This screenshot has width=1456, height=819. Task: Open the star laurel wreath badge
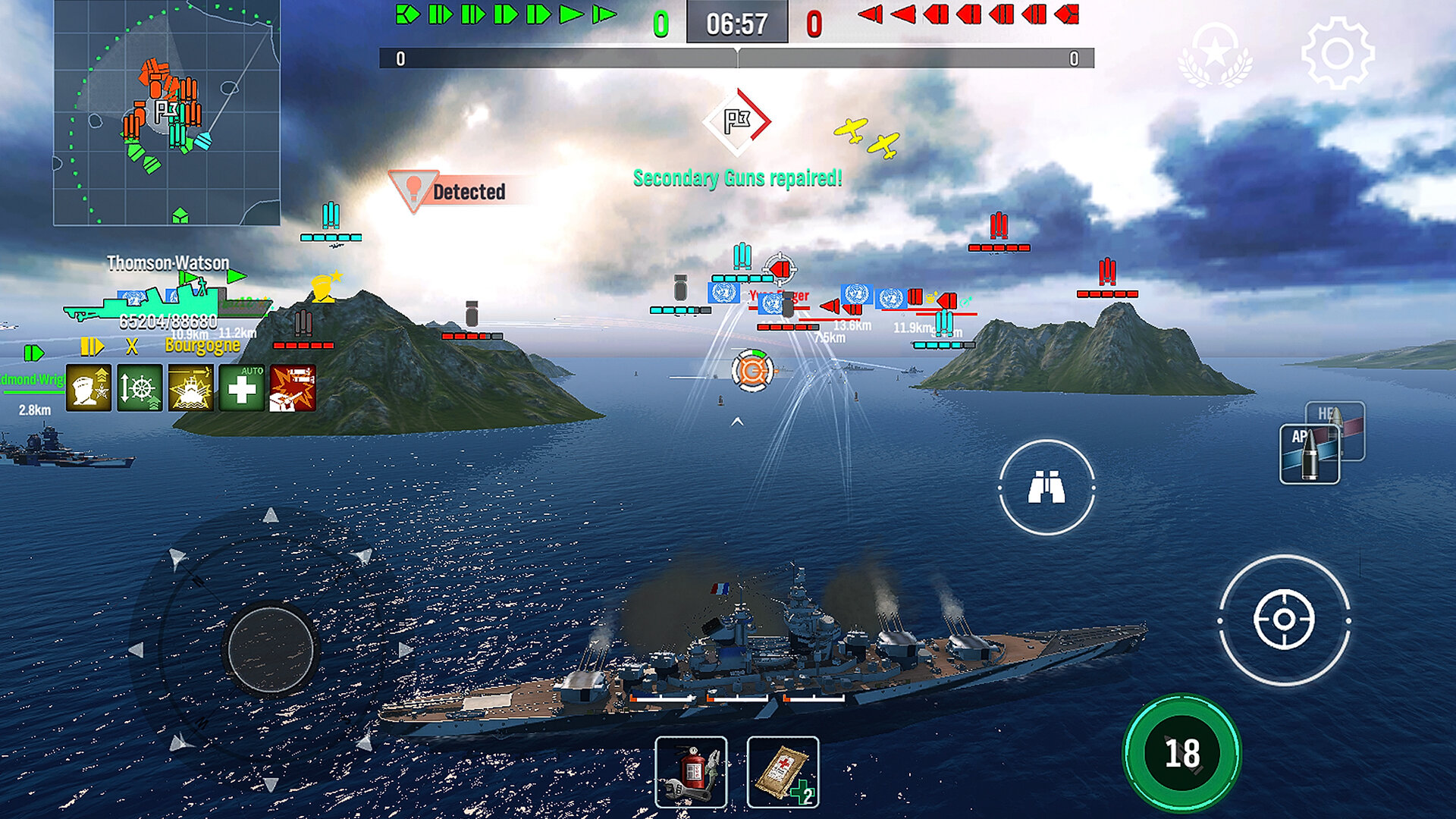(1215, 55)
